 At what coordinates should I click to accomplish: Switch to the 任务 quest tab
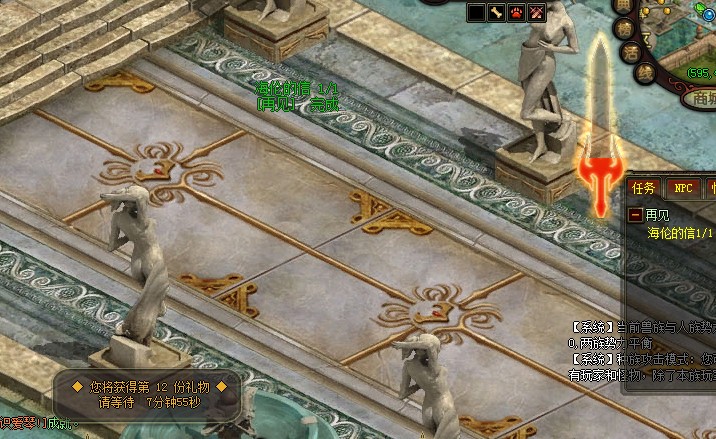(x=644, y=187)
